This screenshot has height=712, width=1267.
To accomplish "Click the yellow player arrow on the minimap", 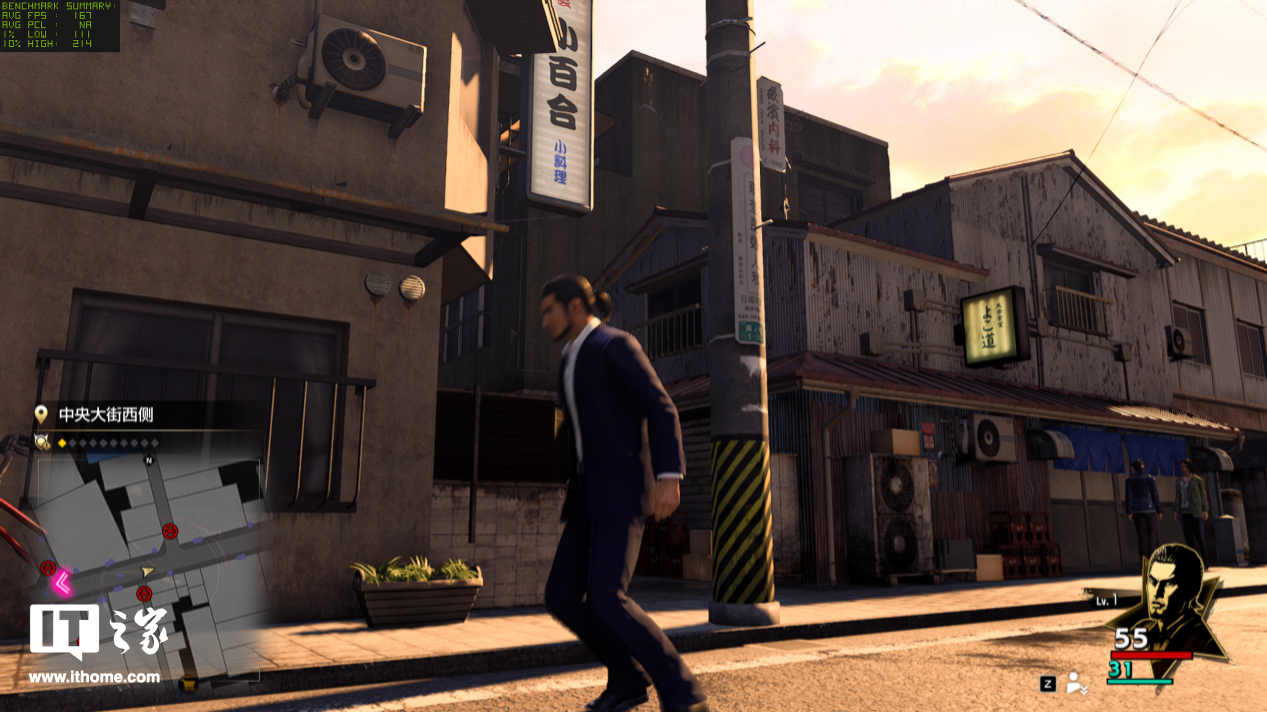I will click(x=148, y=572).
